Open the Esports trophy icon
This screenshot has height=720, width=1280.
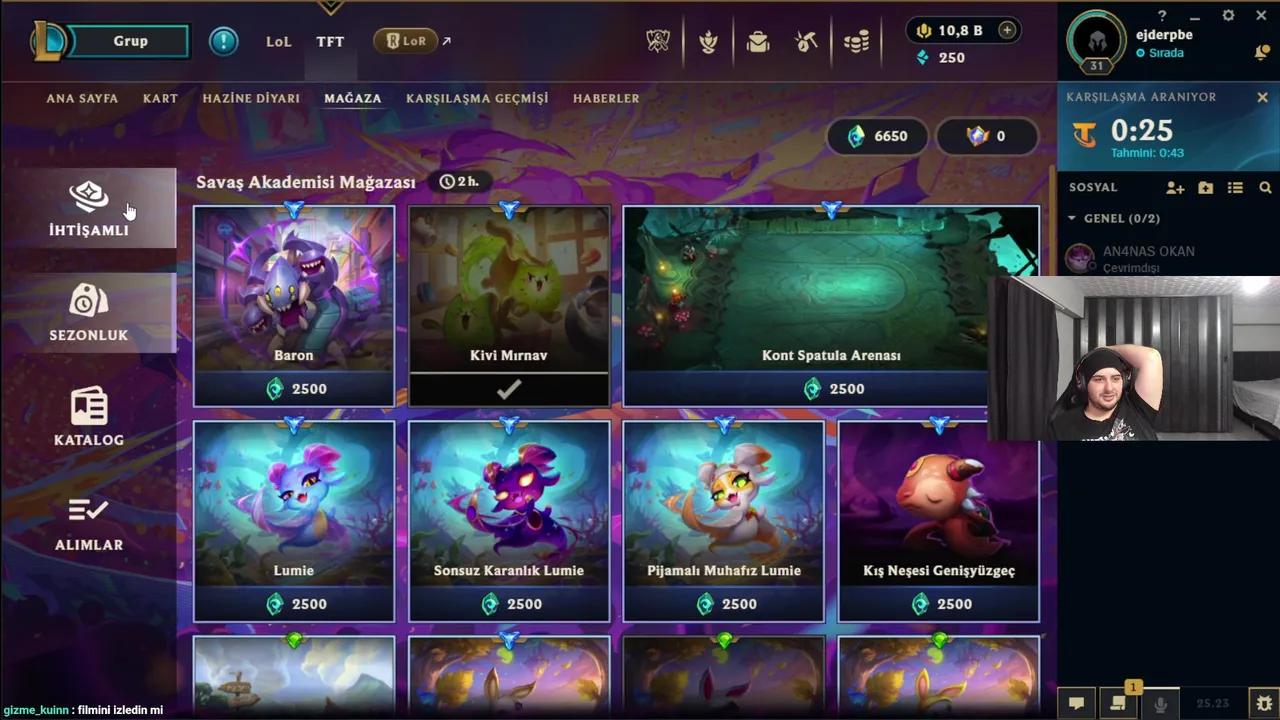tap(658, 41)
